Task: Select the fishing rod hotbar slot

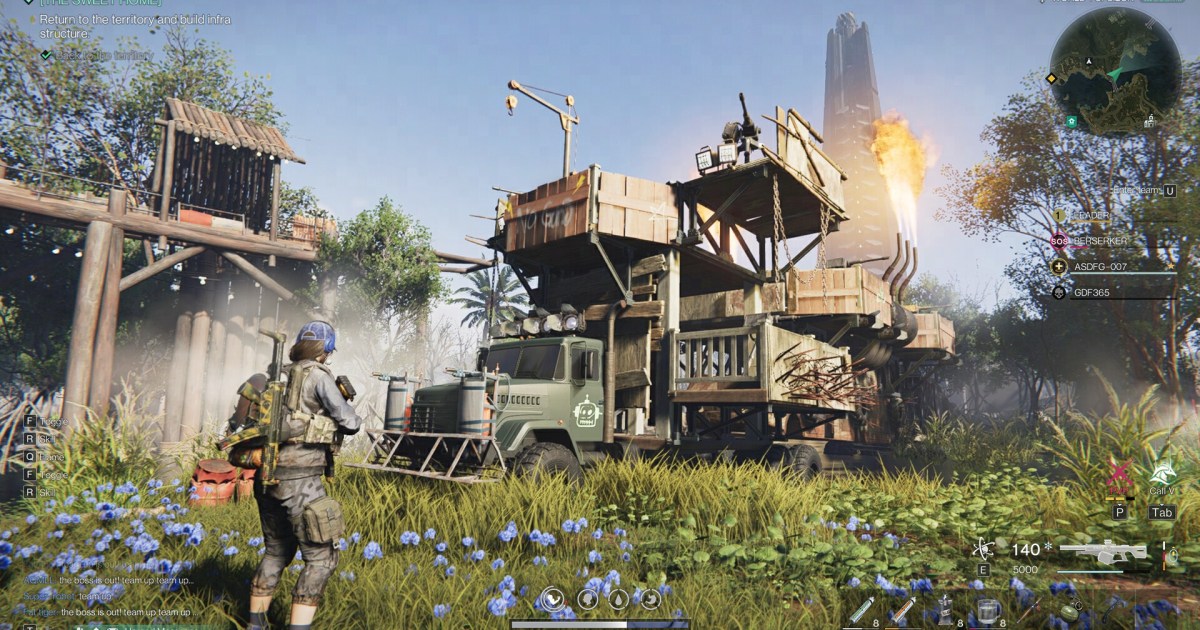Action: (1029, 610)
